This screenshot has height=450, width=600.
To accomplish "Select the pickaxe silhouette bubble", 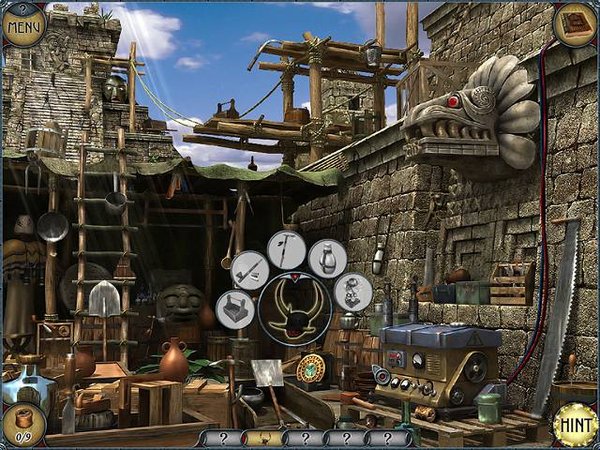I will [286, 250].
